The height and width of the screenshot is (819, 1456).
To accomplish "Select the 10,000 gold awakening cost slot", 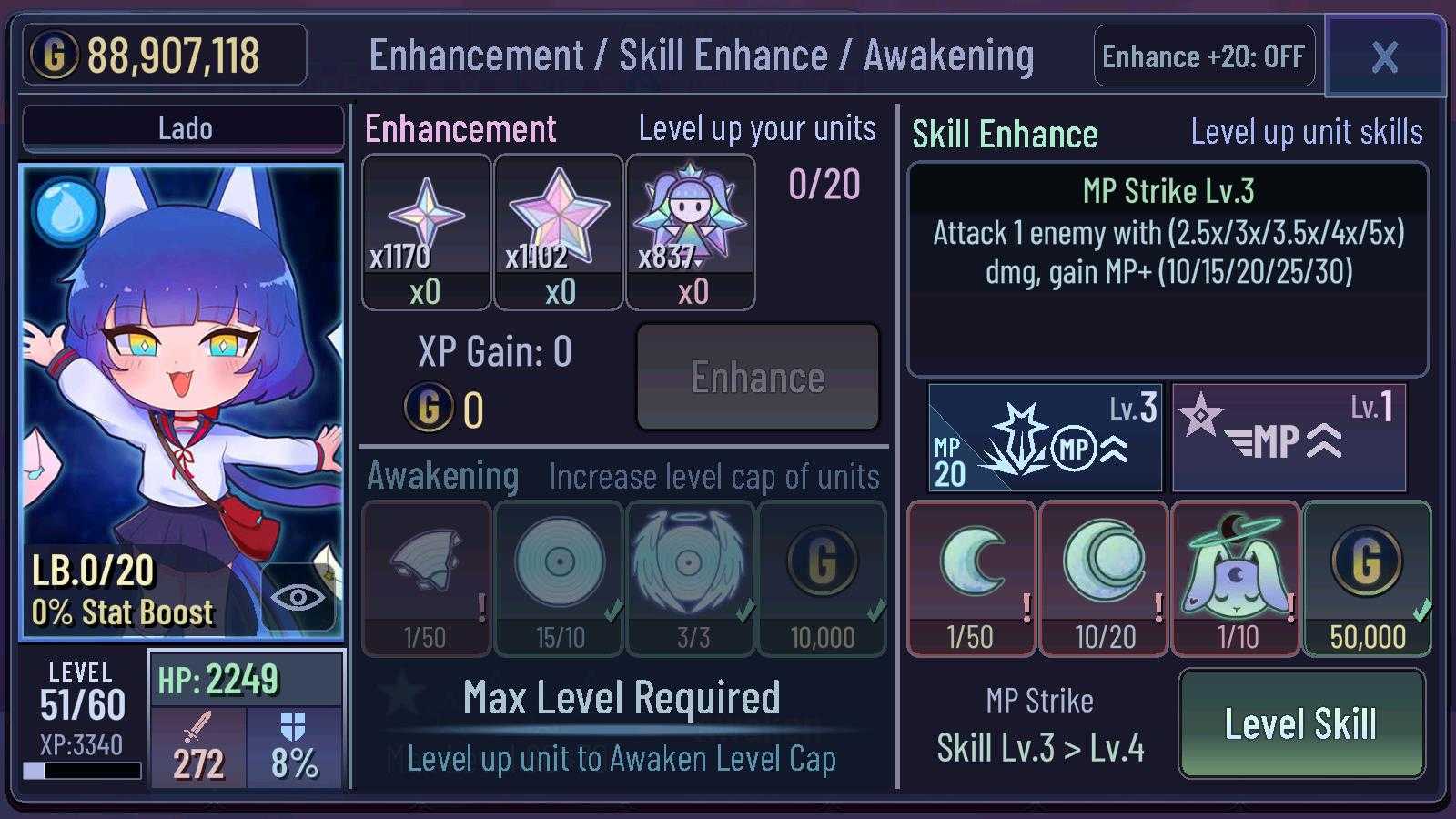I will [822, 577].
